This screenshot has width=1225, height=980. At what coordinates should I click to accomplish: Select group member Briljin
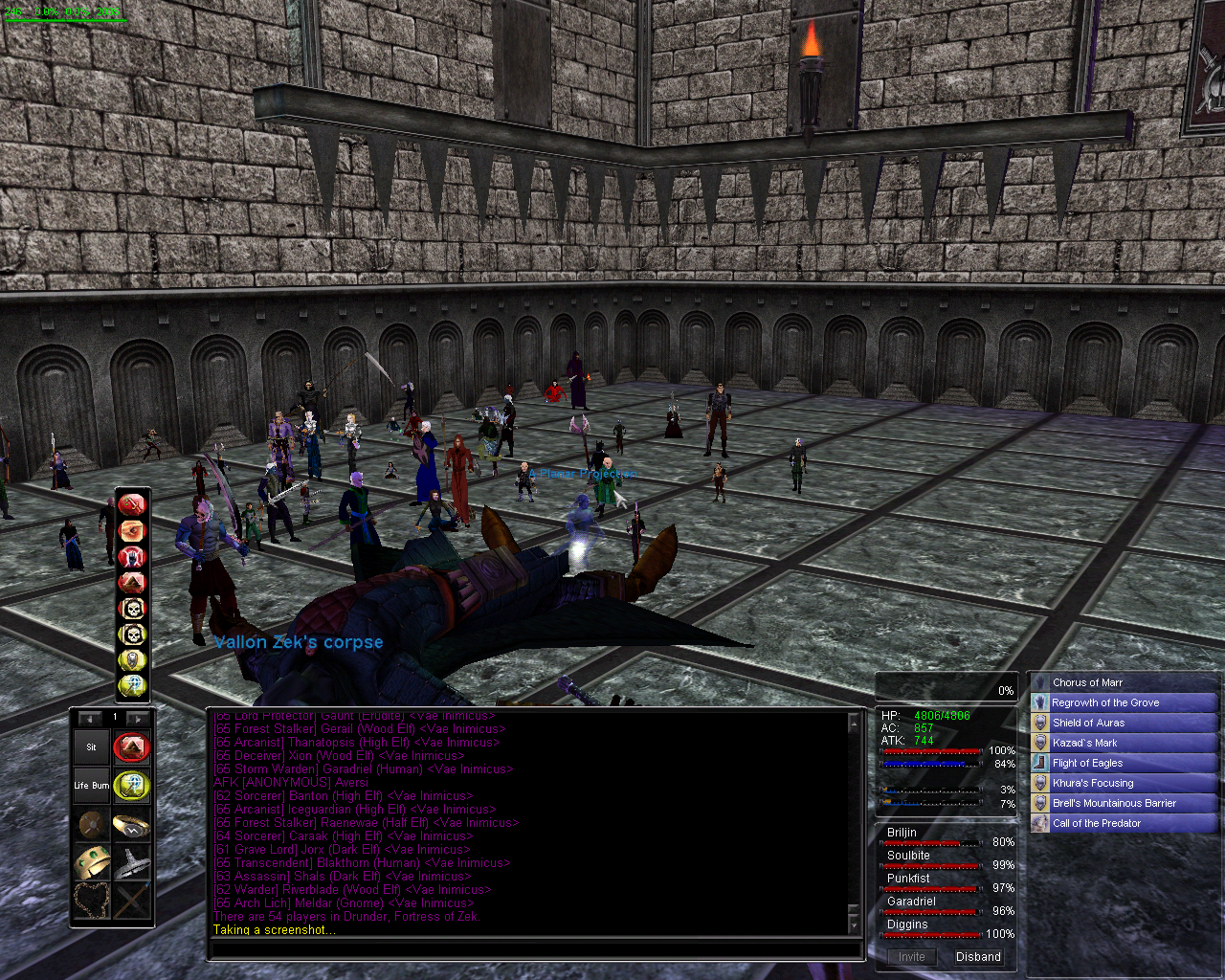click(902, 833)
